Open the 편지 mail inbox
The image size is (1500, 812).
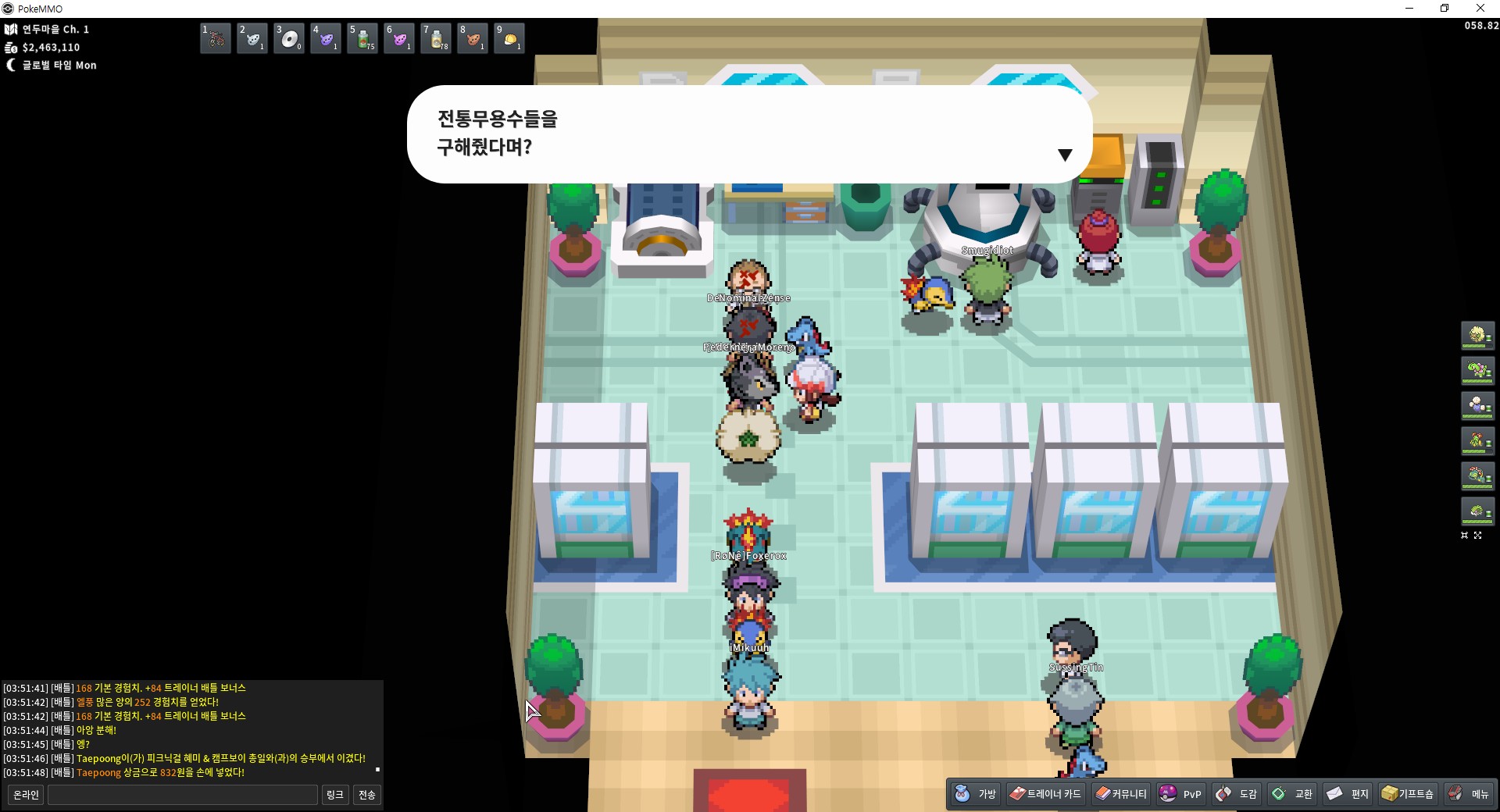tap(1348, 794)
